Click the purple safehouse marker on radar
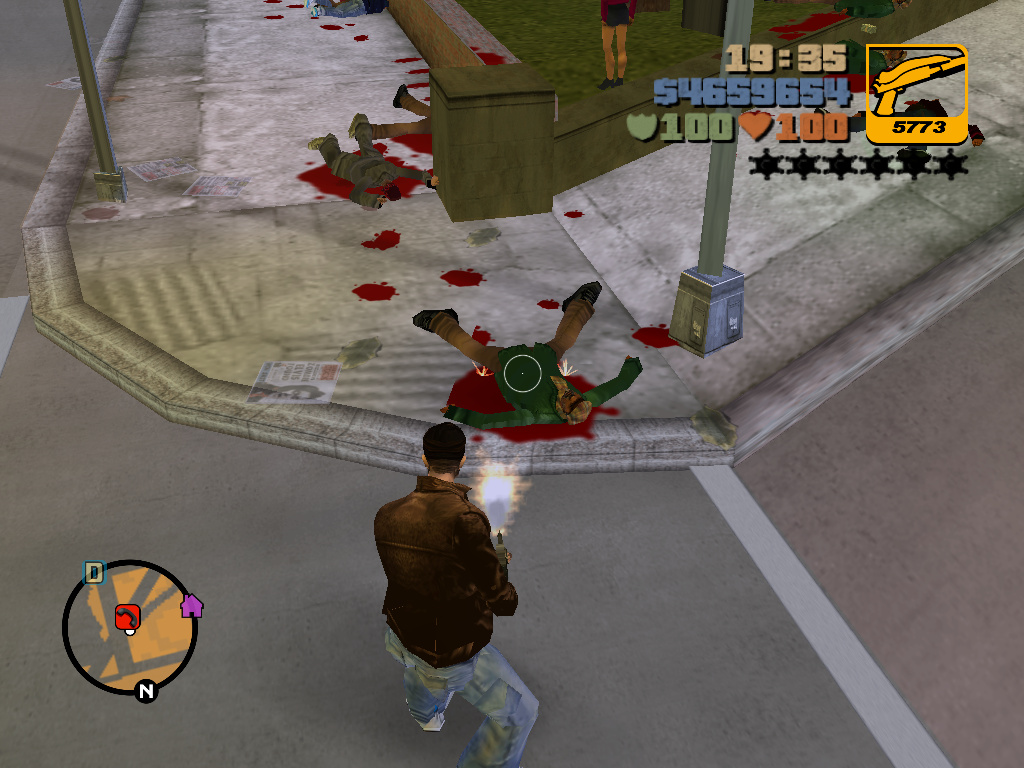This screenshot has height=768, width=1024. click(x=191, y=605)
